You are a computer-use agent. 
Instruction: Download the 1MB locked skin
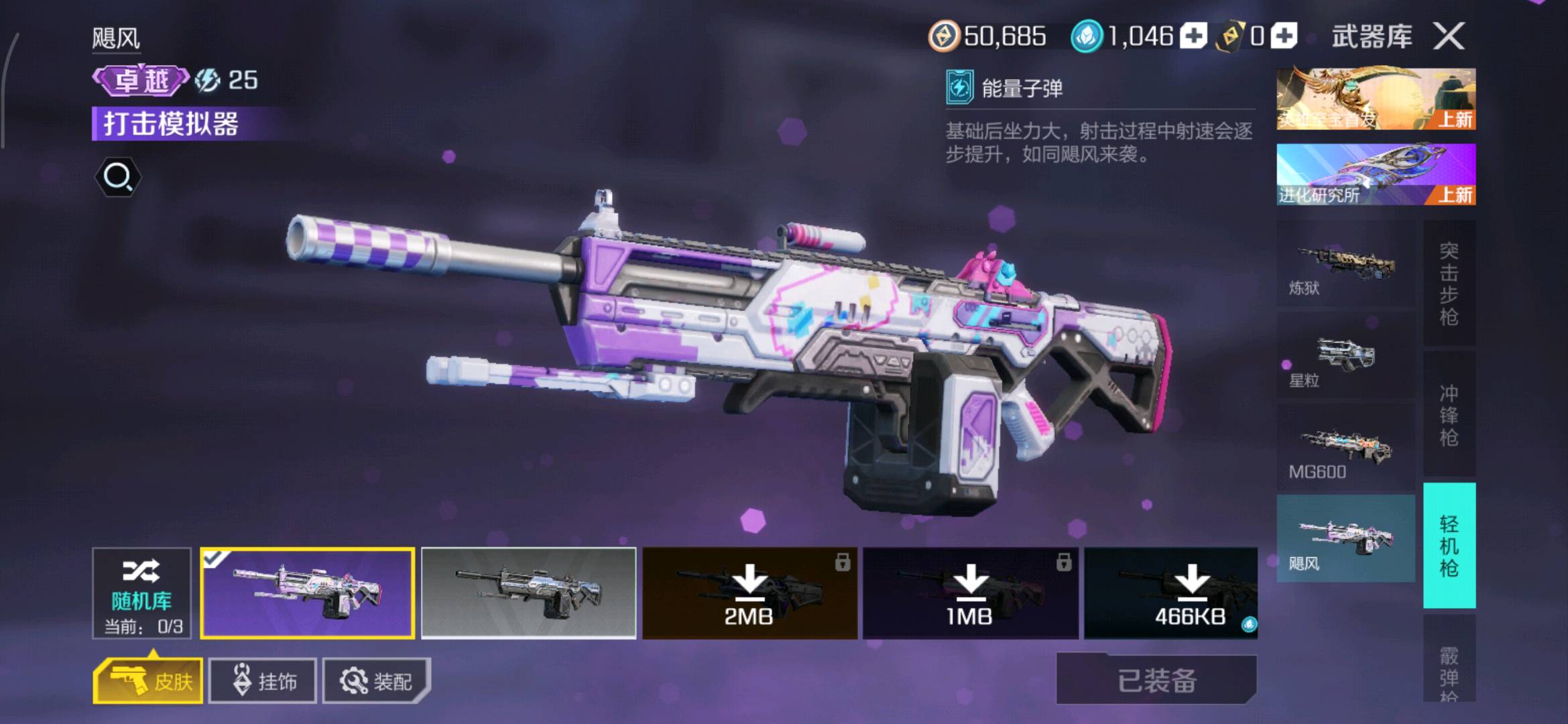coord(970,593)
